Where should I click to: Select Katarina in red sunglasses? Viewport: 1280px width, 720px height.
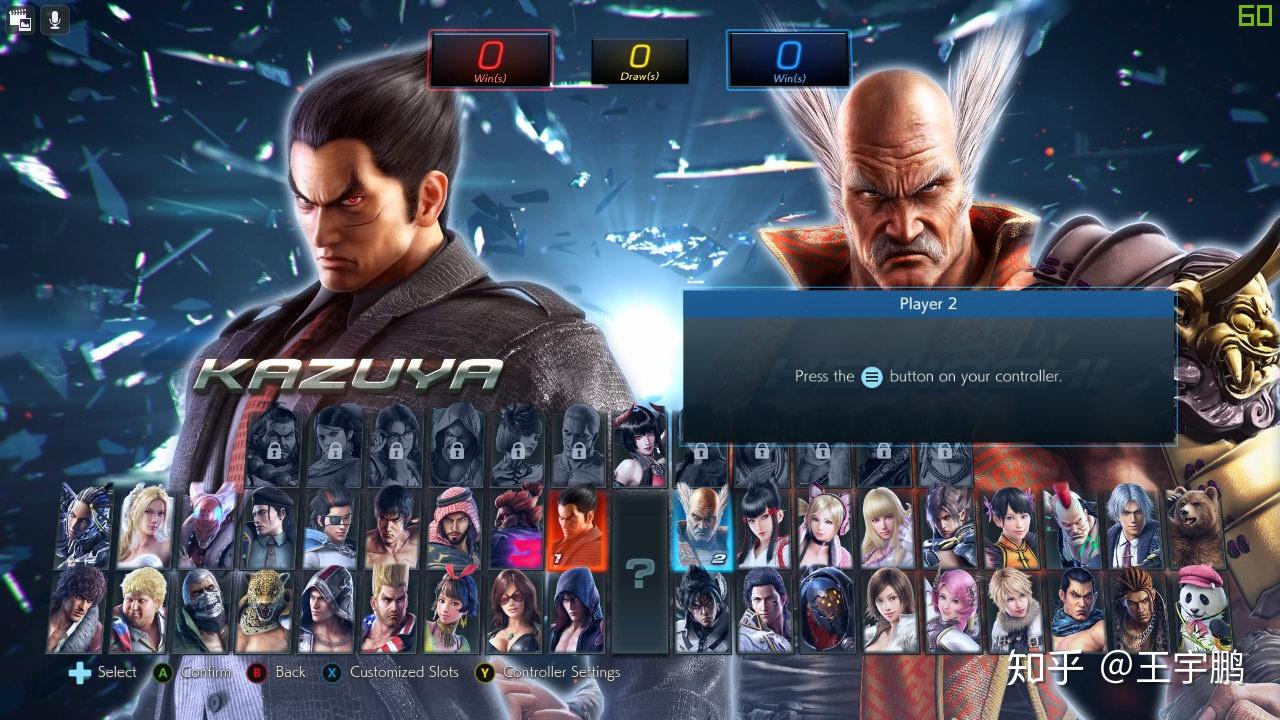click(x=514, y=610)
